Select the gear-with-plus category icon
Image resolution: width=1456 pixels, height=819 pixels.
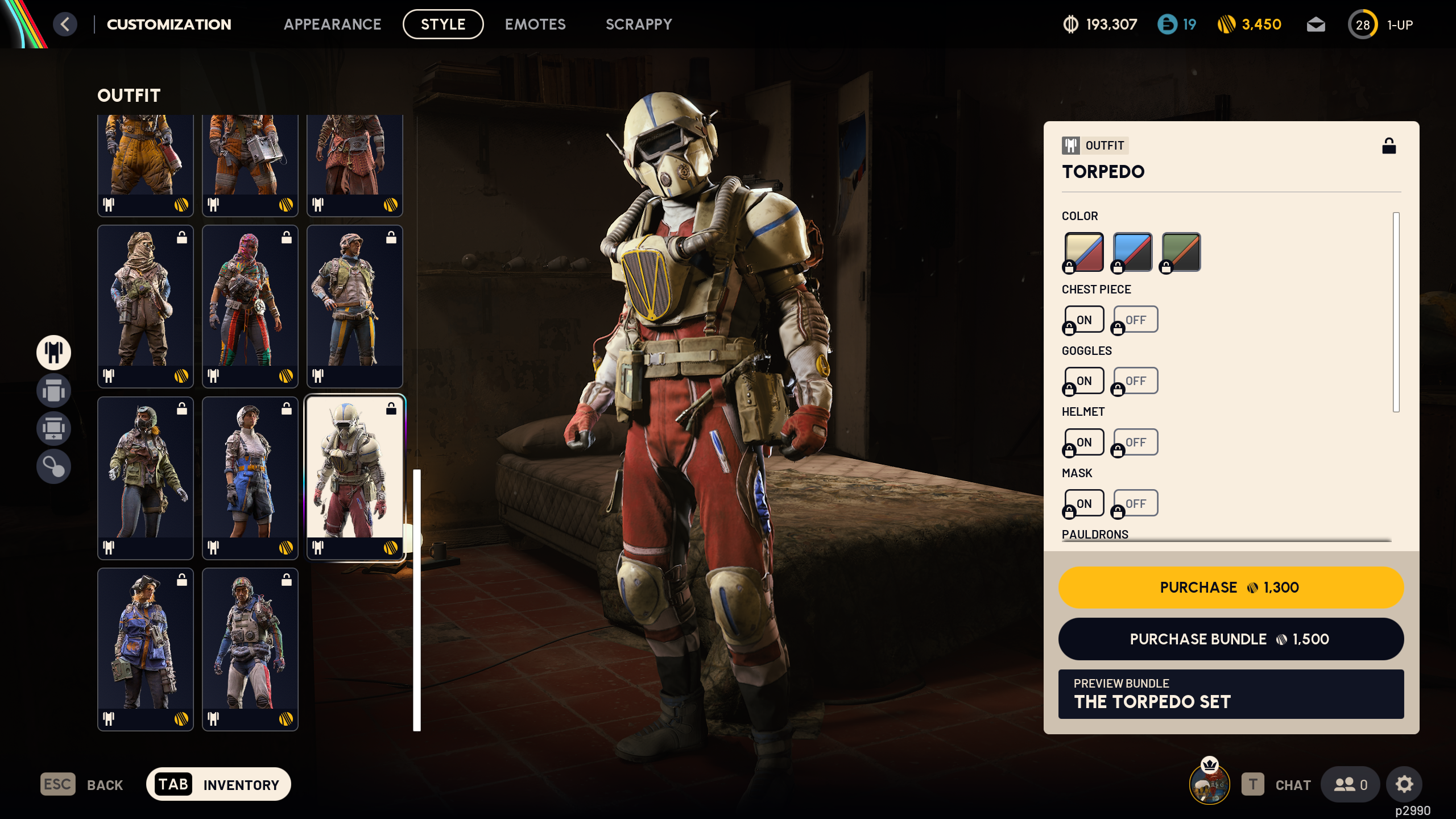coord(53,428)
